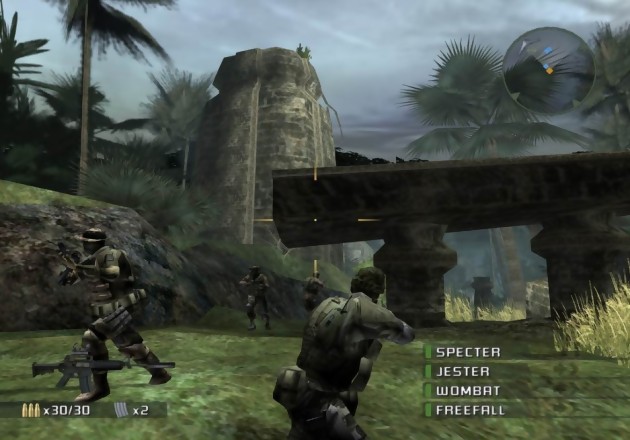Pick FREEFALL from the squad roster
This screenshot has height=440, width=630.
click(x=471, y=409)
